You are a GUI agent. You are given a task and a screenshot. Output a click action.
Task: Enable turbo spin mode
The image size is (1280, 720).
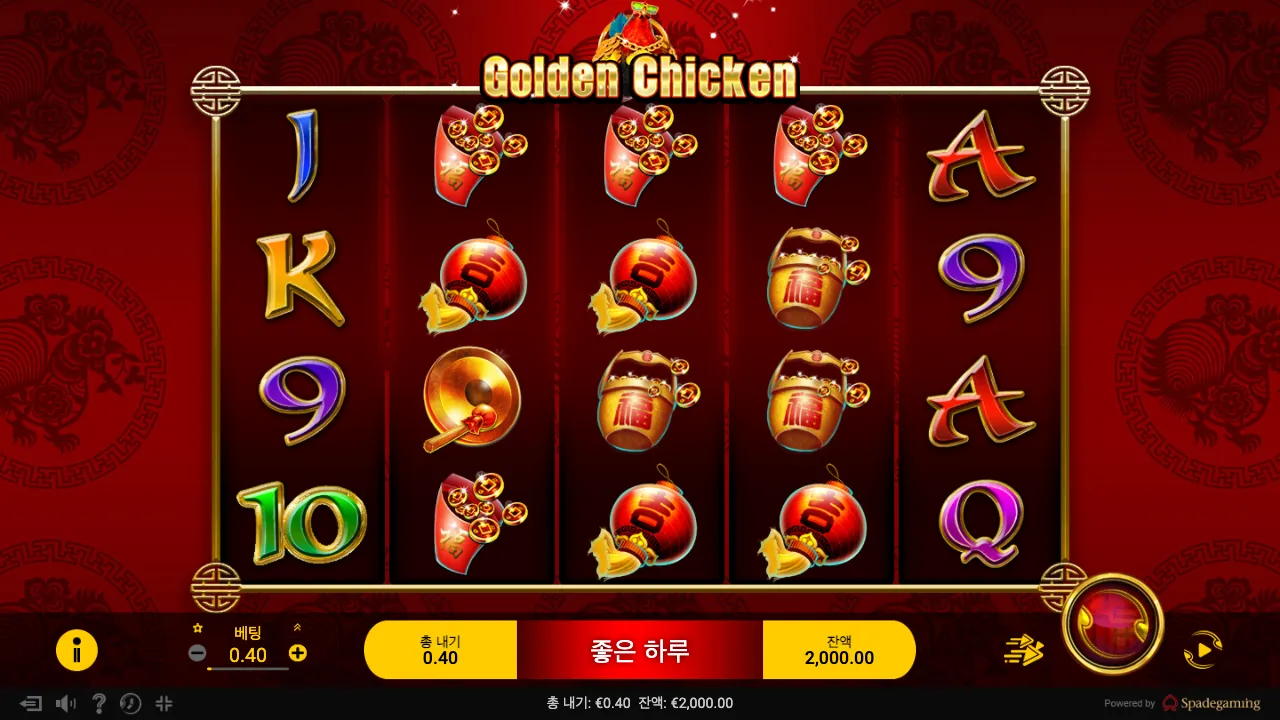(x=1024, y=650)
